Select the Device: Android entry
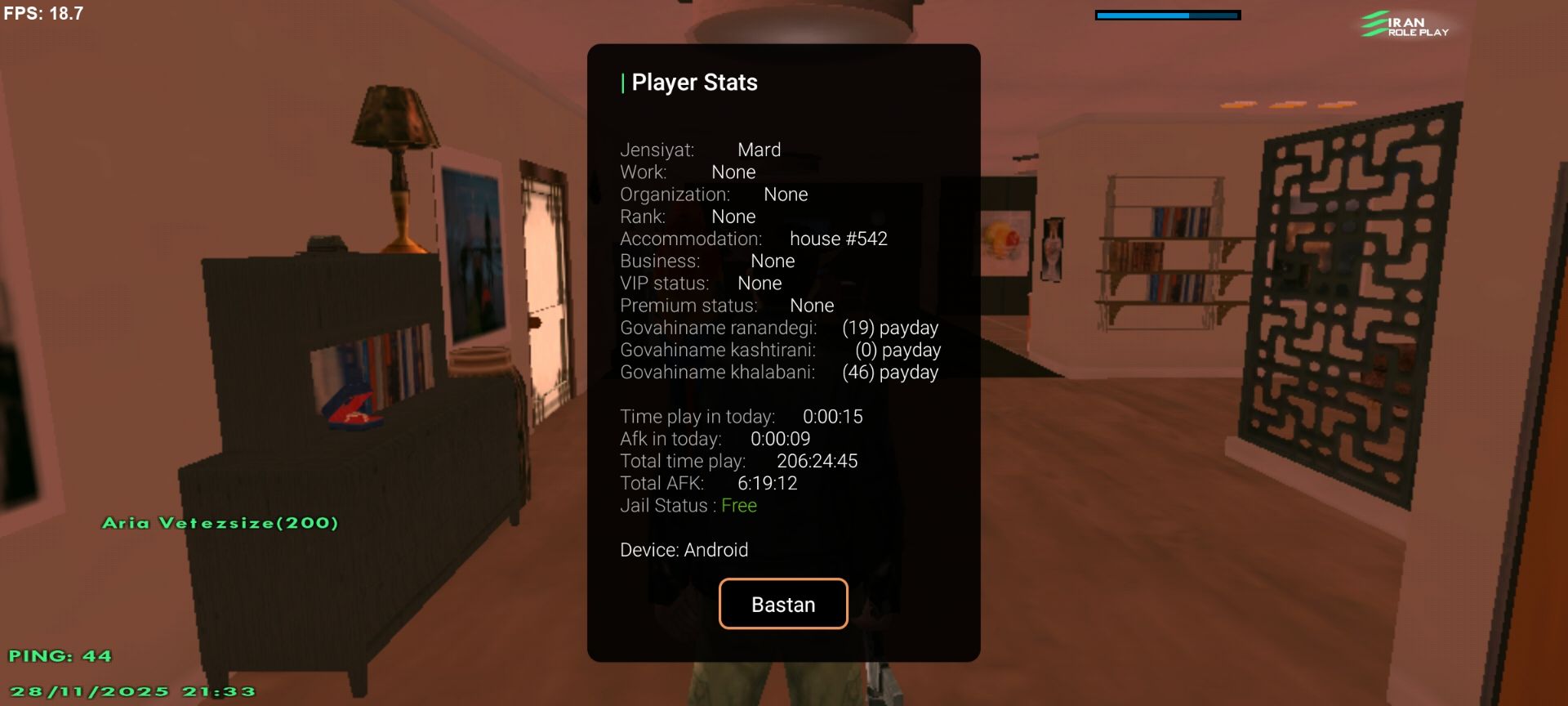Viewport: 1568px width, 706px height. point(684,550)
